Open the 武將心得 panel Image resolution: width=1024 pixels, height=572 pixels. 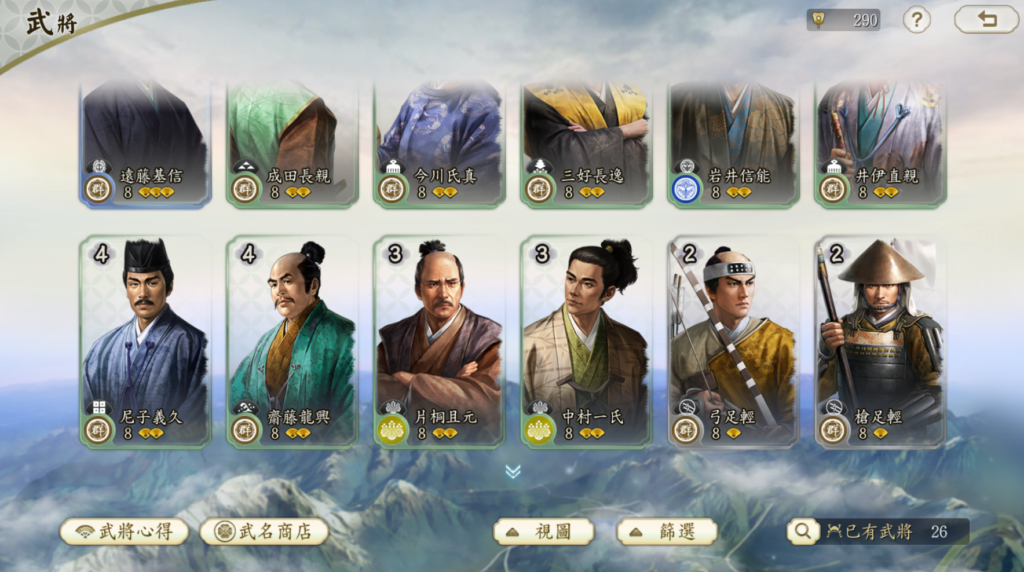tap(124, 531)
